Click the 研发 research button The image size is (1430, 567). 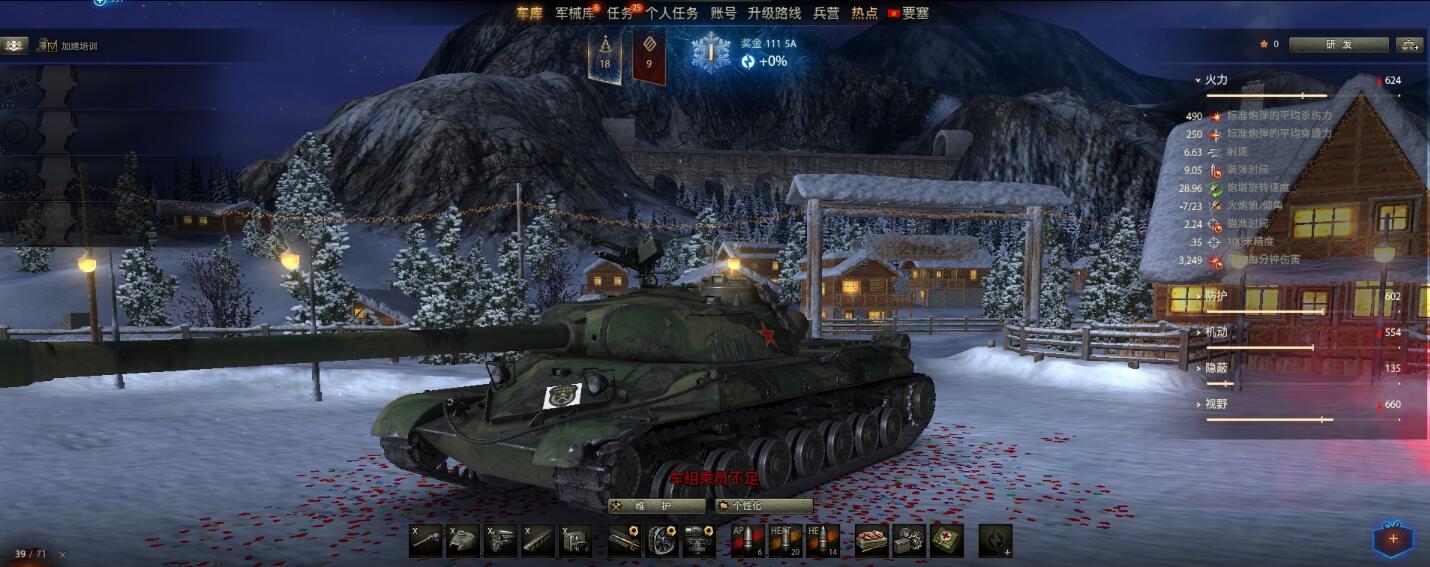pos(1338,45)
